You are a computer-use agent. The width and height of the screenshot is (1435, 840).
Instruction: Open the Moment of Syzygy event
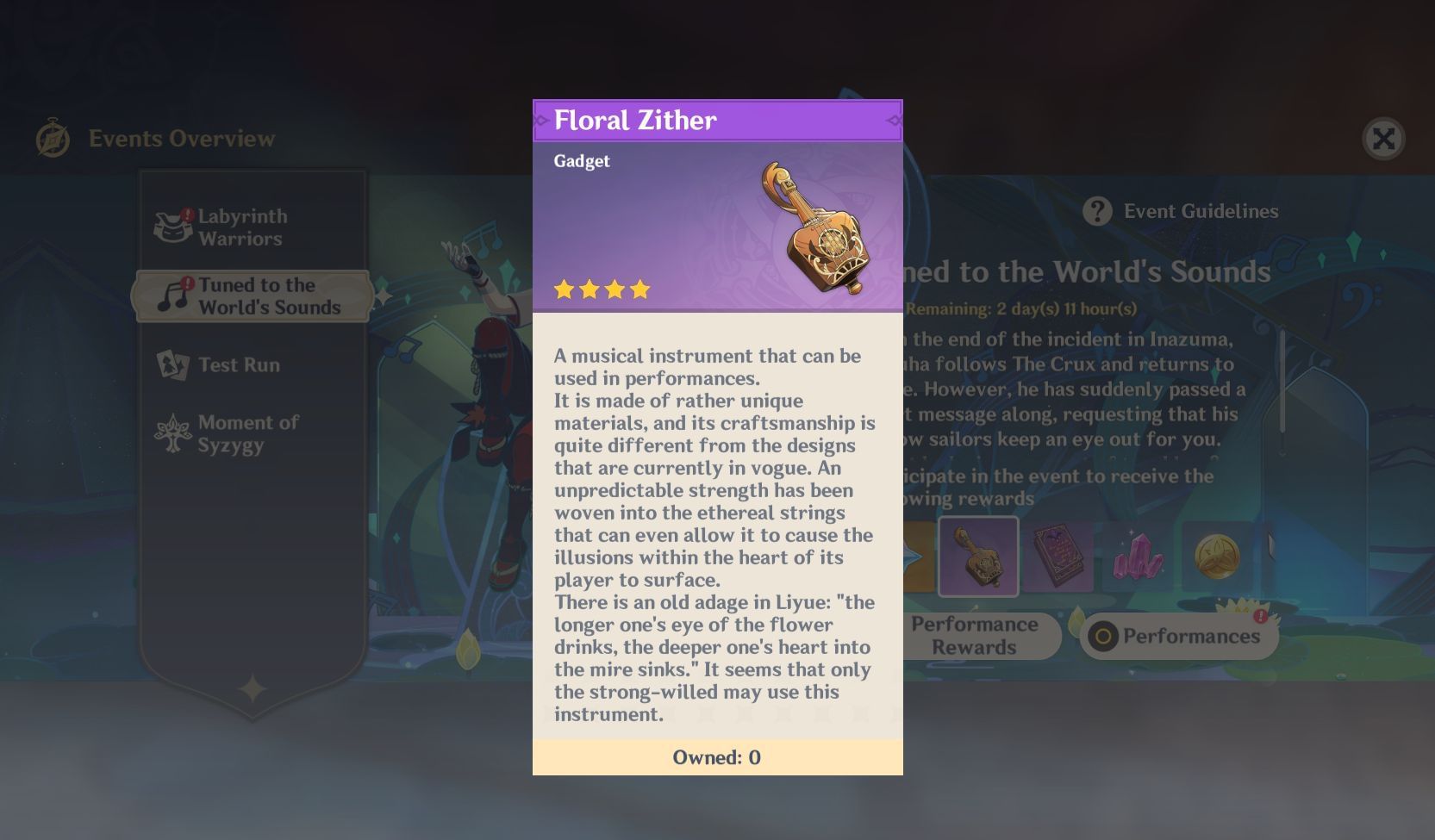246,433
